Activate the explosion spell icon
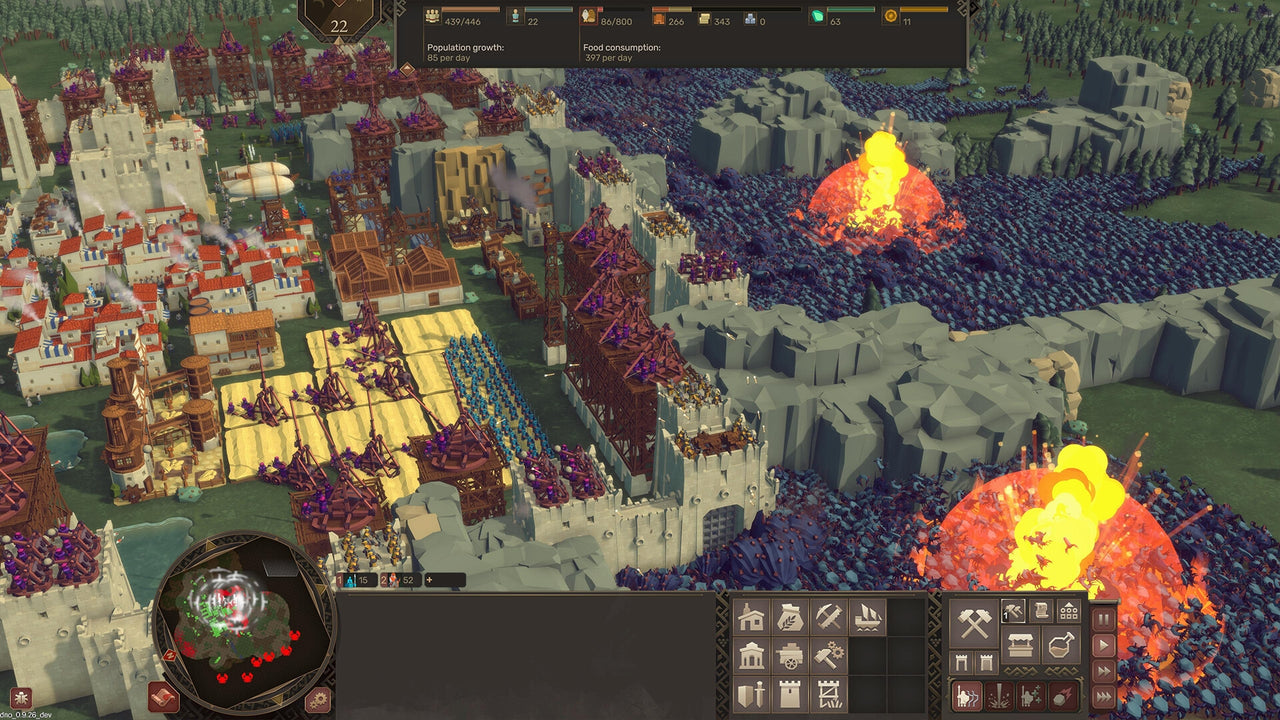Screen dimensions: 1280x720 tap(1001, 694)
